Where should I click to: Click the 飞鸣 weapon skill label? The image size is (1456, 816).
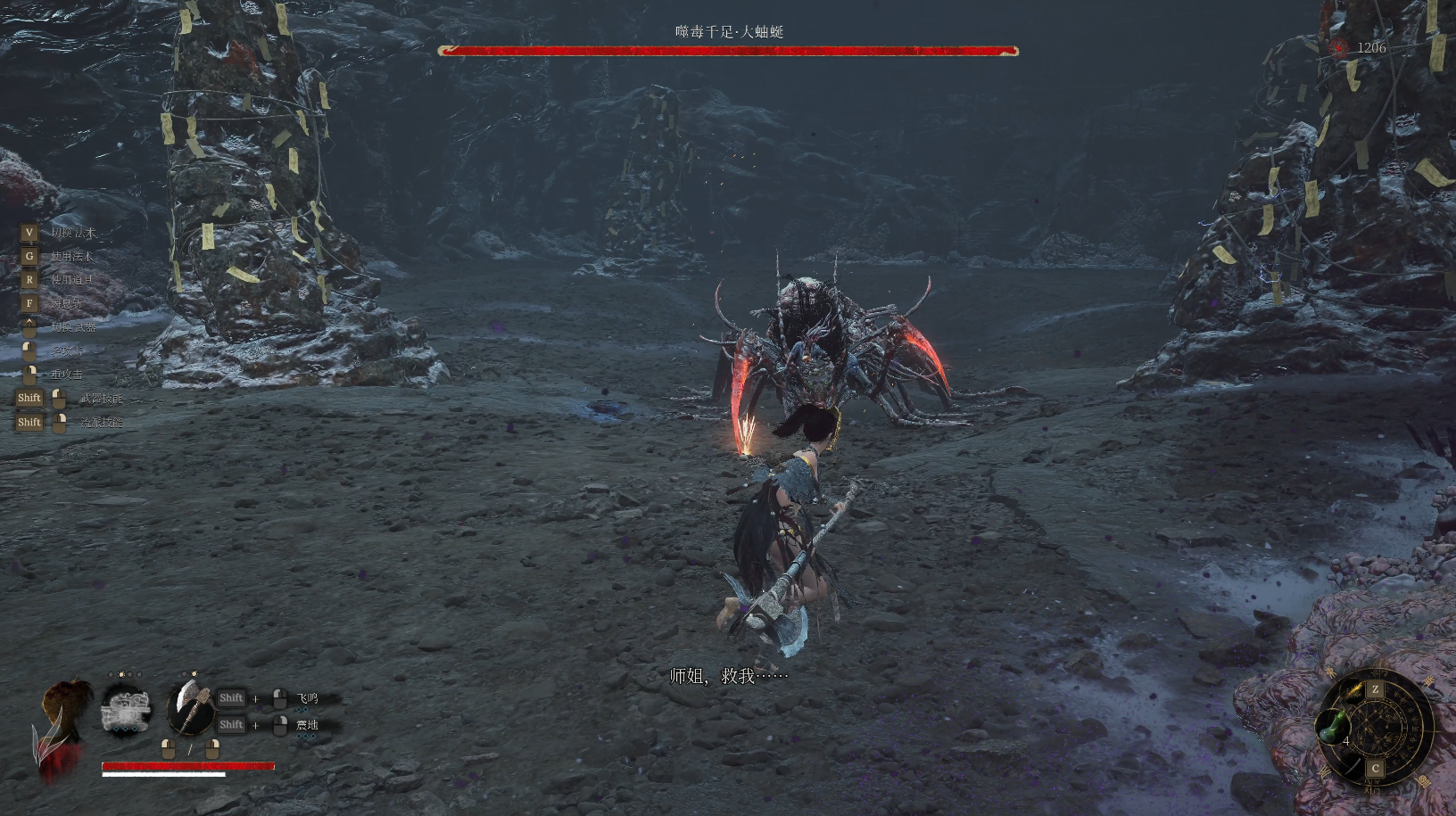[307, 698]
